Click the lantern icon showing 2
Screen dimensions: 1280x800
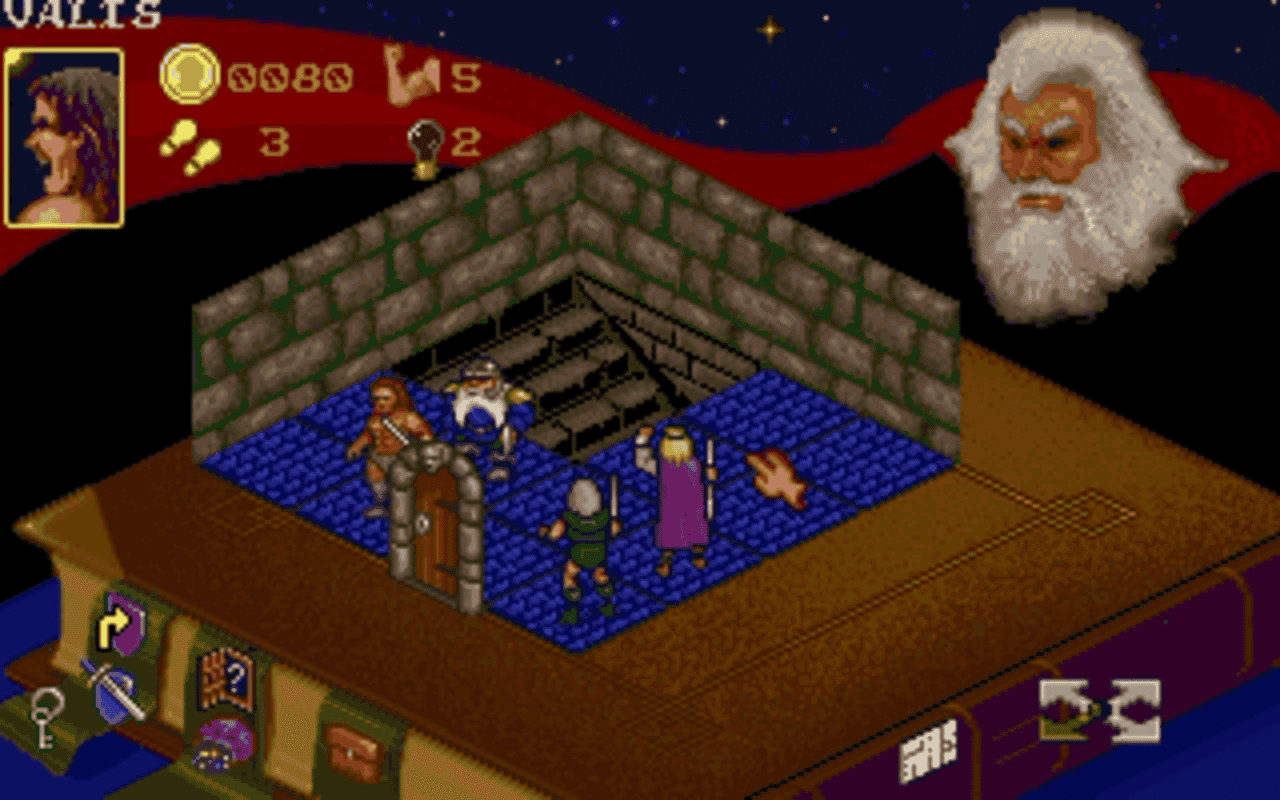pos(426,142)
